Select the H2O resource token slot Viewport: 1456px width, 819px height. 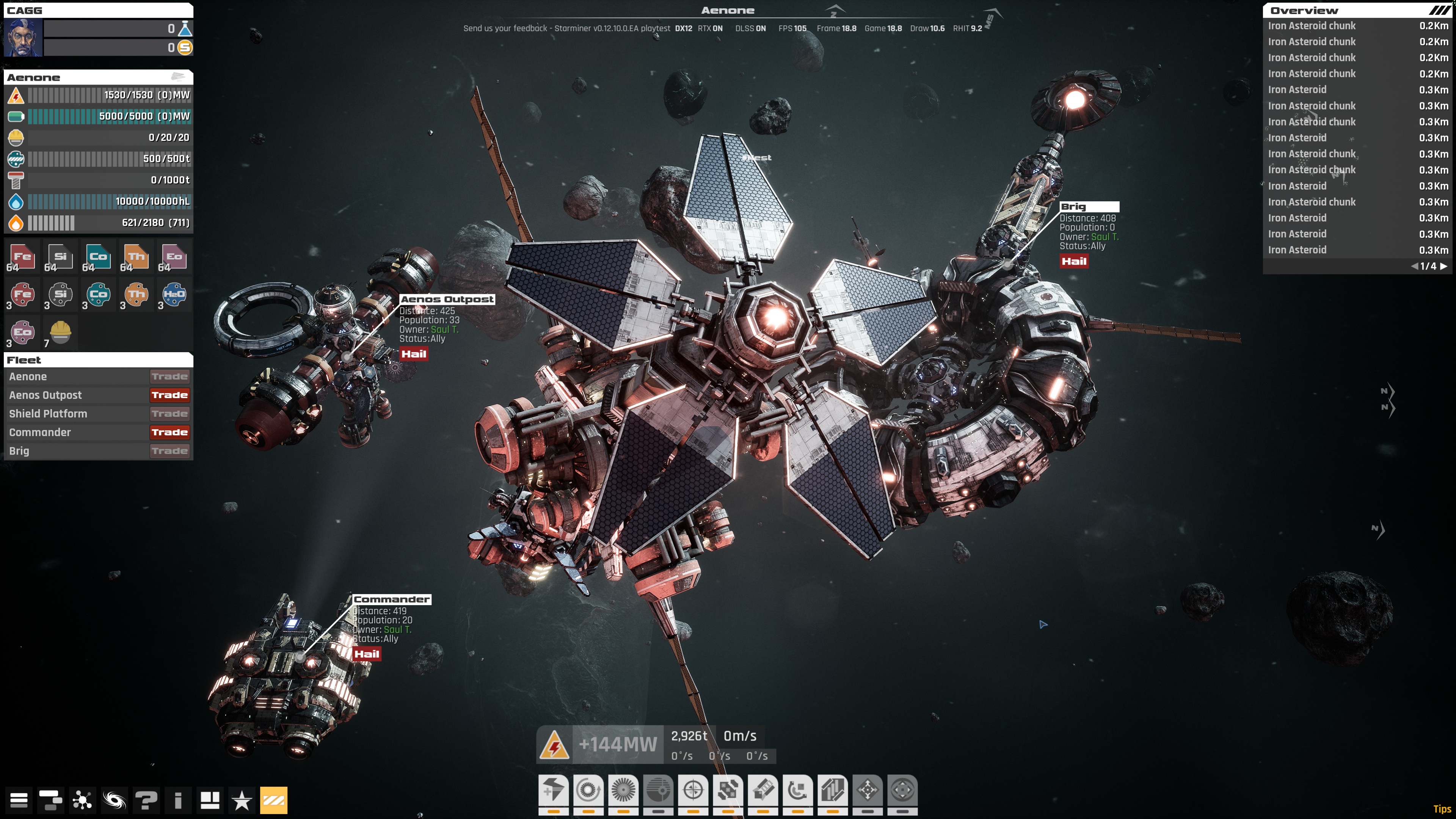pyautogui.click(x=174, y=295)
